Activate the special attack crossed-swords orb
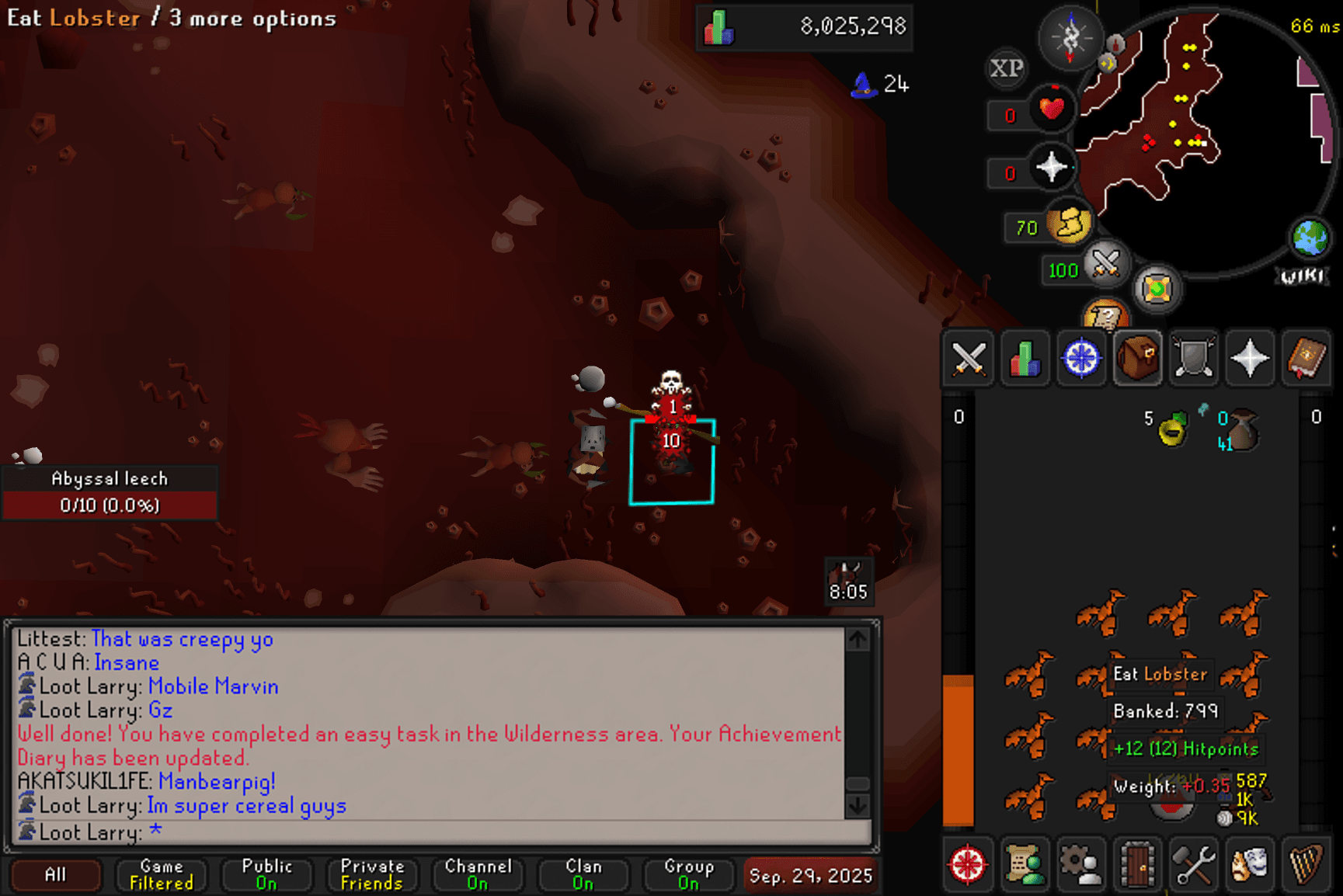Image resolution: width=1343 pixels, height=896 pixels. pos(1106,262)
